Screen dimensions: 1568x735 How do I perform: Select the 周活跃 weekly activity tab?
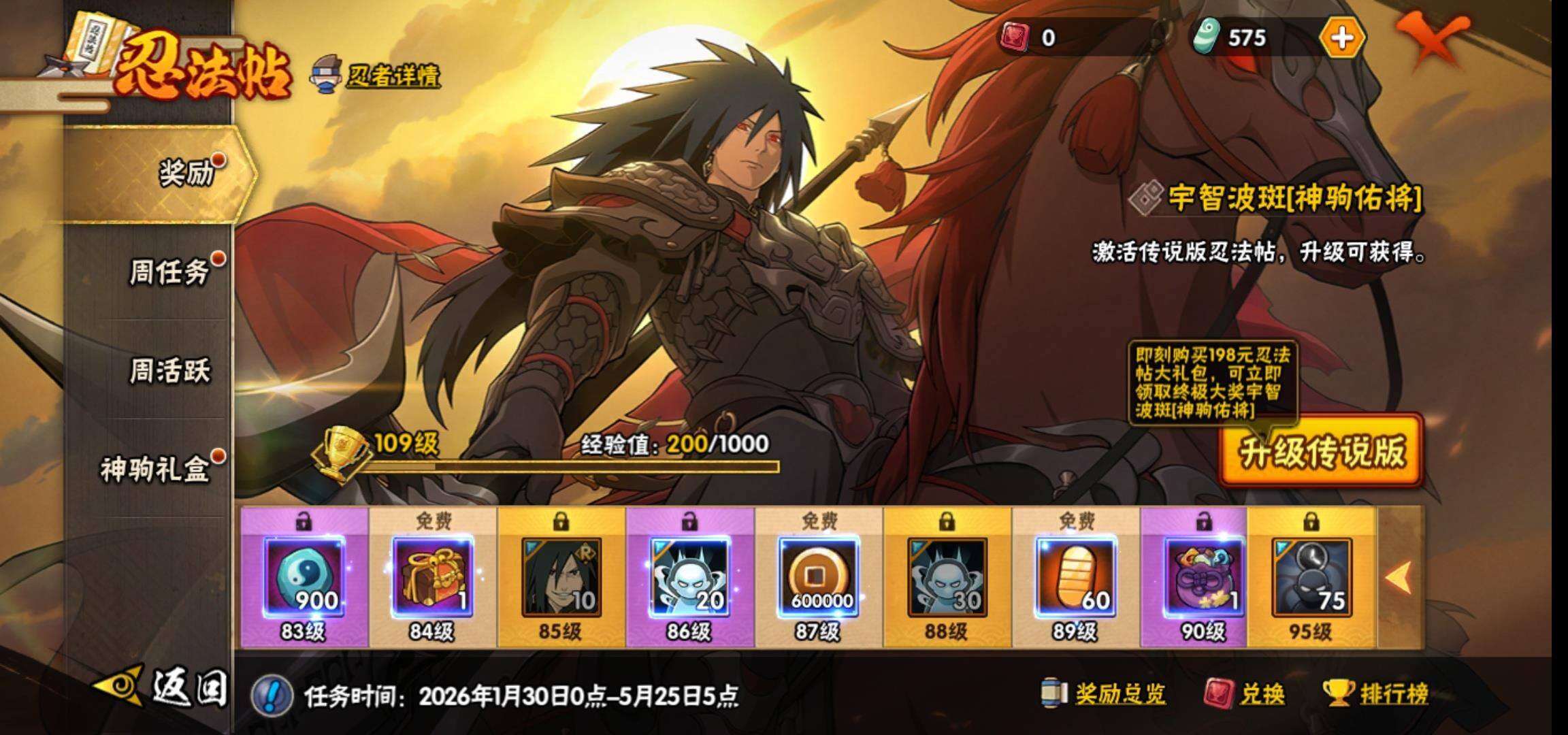pyautogui.click(x=170, y=372)
